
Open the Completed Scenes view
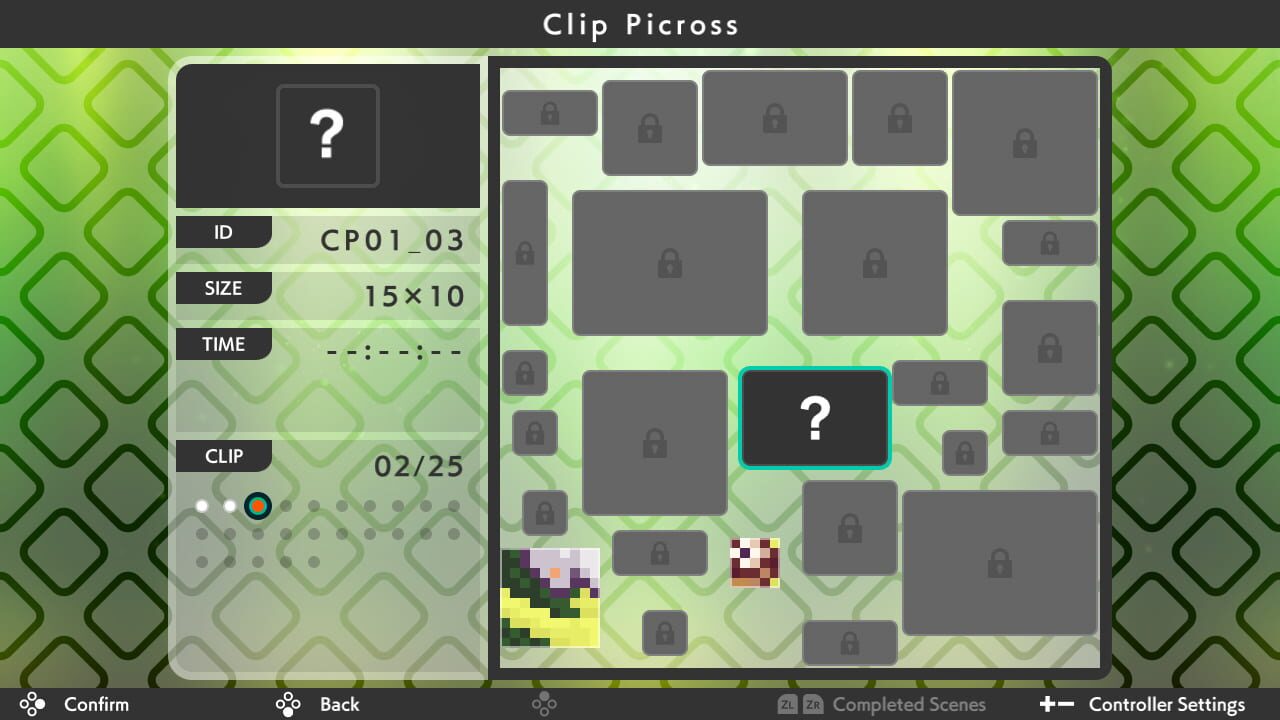coord(908,704)
